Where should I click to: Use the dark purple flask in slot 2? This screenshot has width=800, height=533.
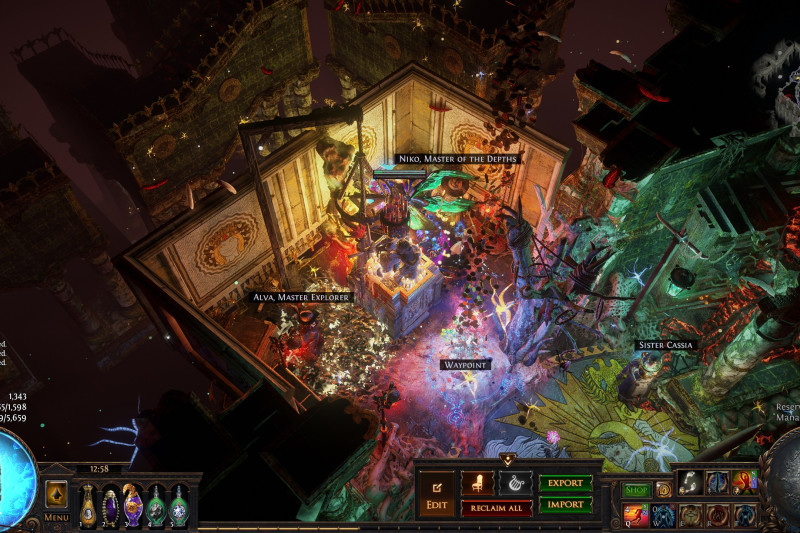point(110,505)
